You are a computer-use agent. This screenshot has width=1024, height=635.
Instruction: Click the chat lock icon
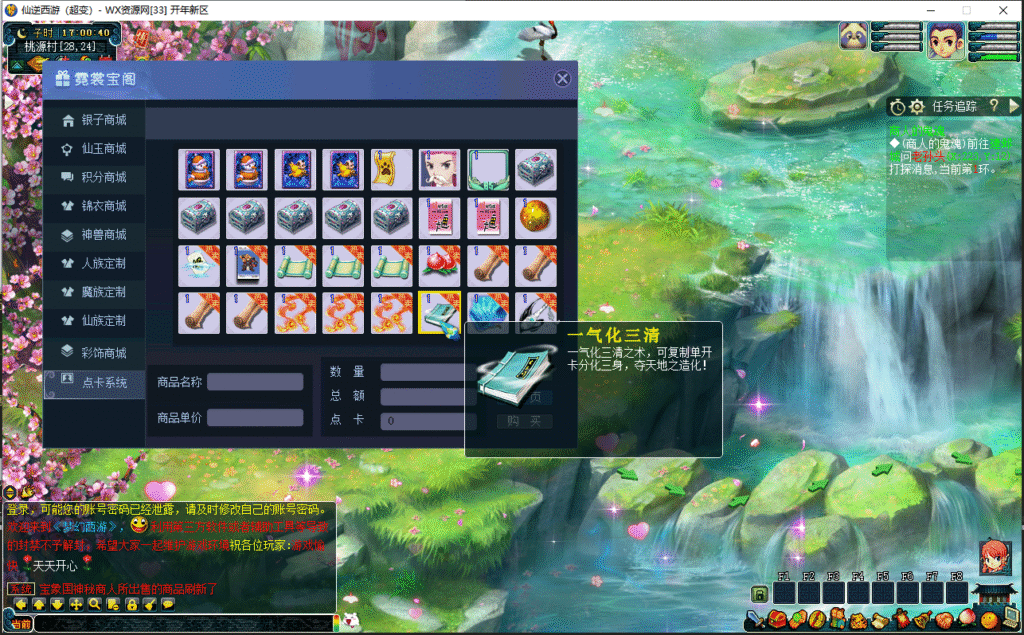[131, 605]
